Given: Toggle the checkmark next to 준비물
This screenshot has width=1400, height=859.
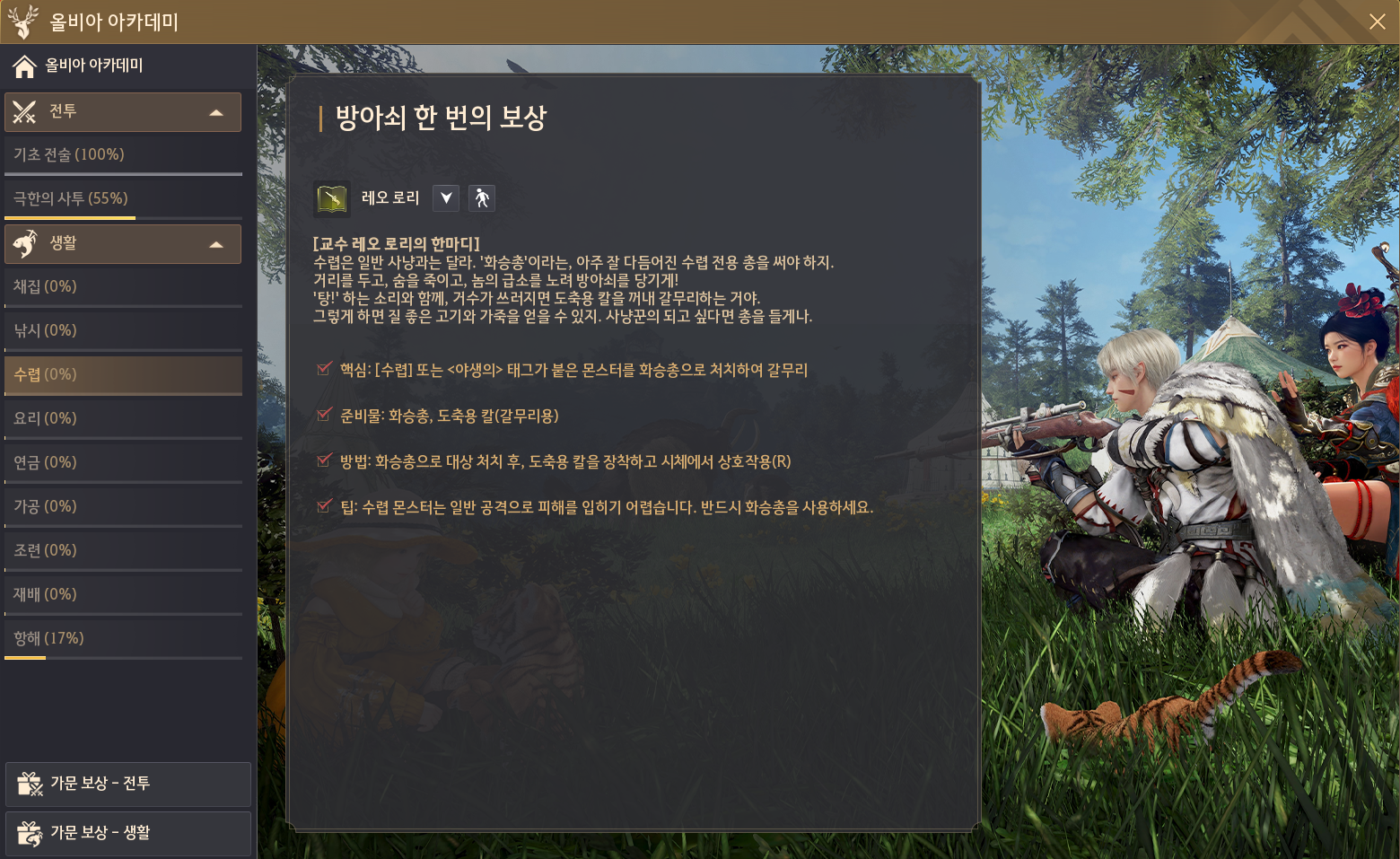Looking at the screenshot, I should (324, 415).
